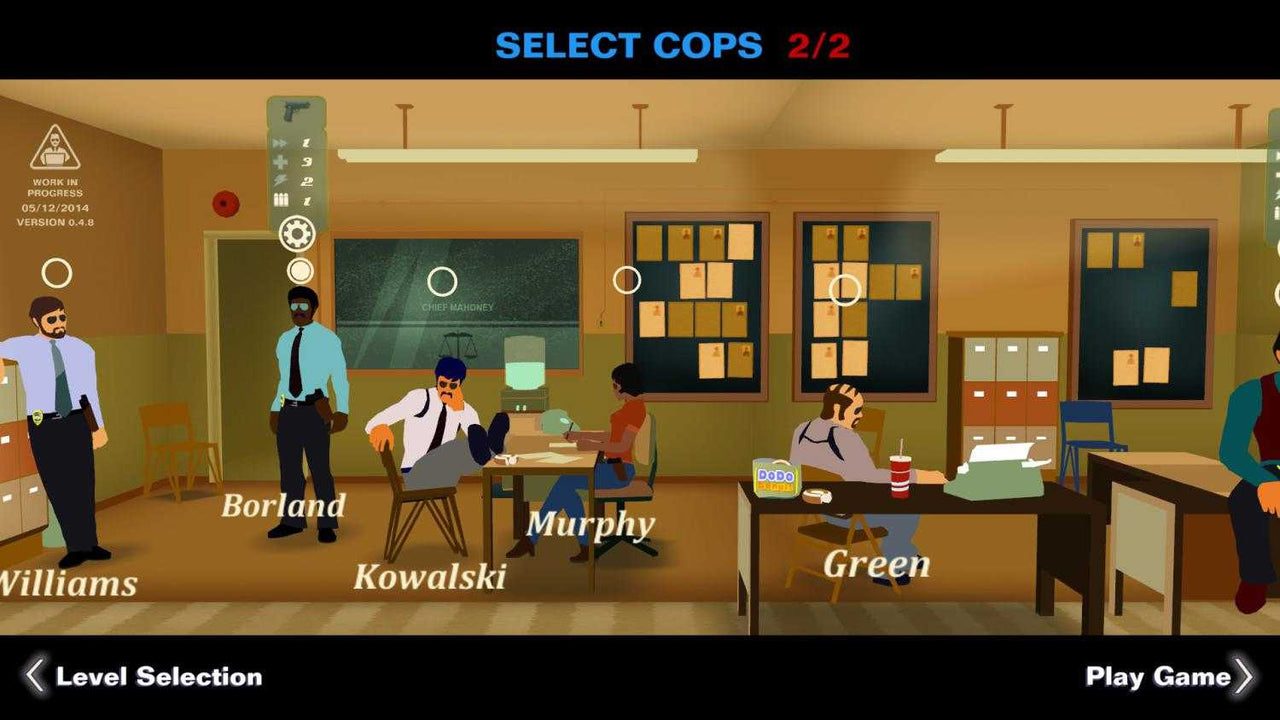Open the gear customization icon below the stat panel

[x=296, y=231]
